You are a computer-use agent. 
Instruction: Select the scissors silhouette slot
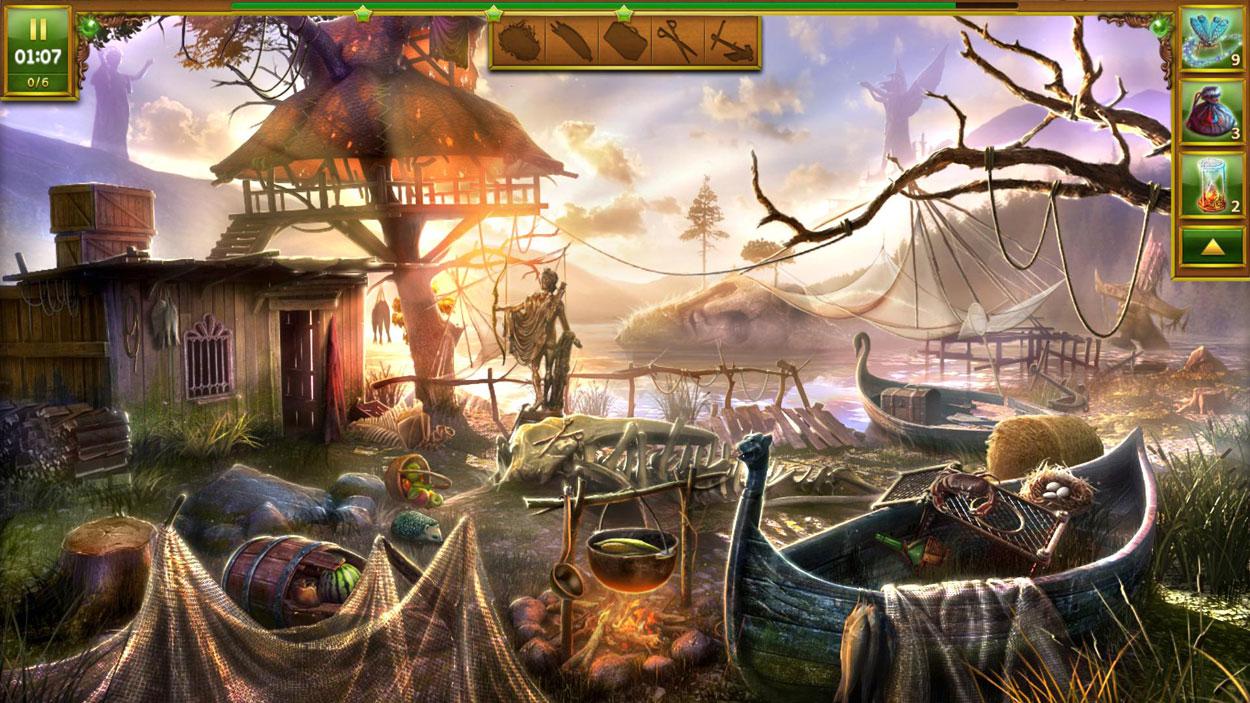click(x=676, y=41)
